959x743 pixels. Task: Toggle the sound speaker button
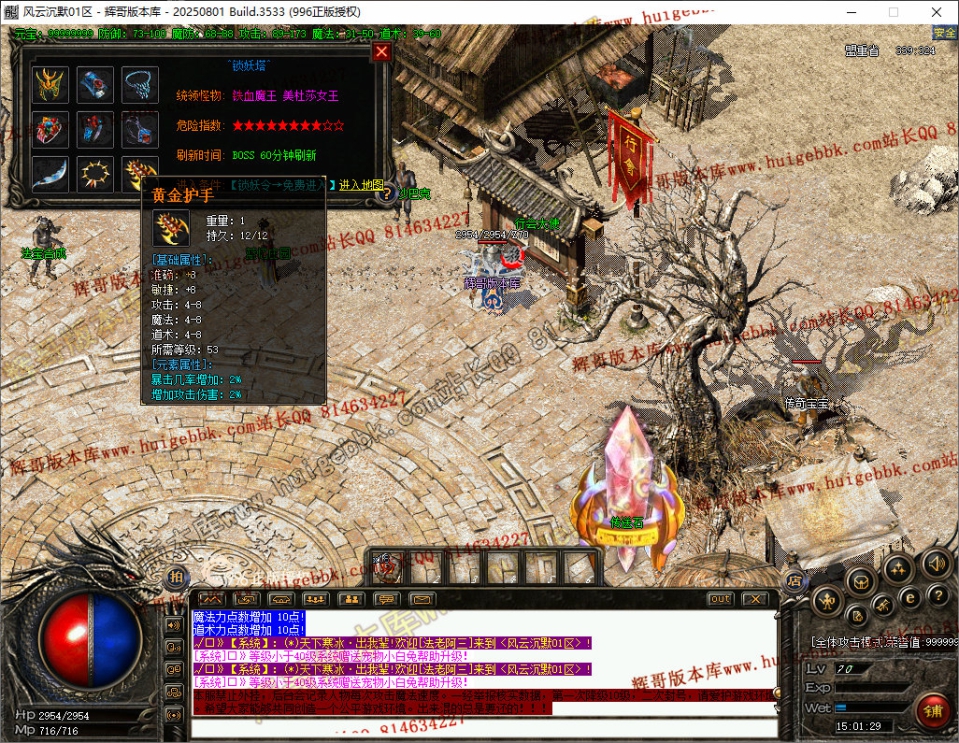click(x=936, y=561)
